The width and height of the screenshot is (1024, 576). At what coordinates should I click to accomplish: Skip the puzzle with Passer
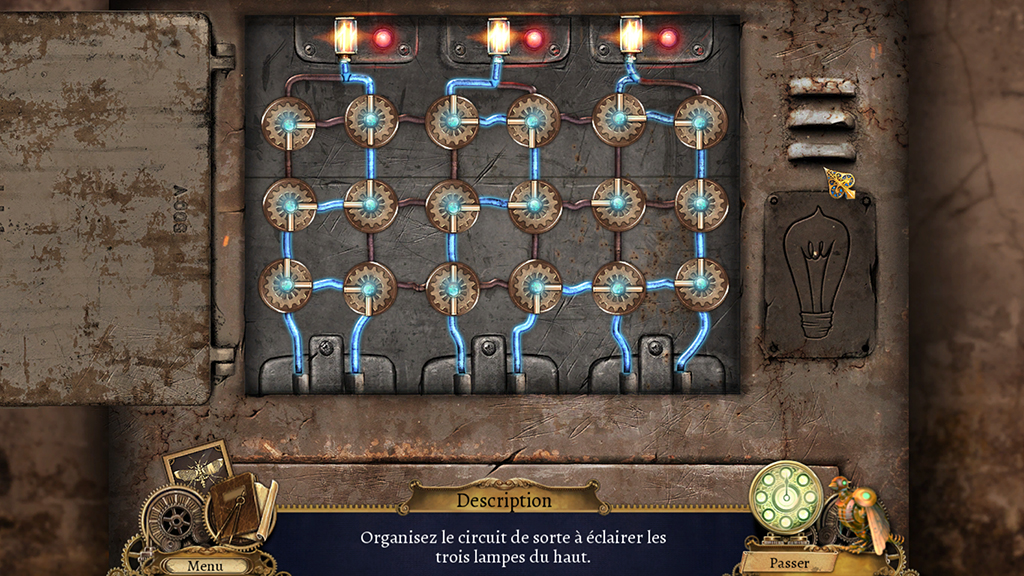[789, 562]
